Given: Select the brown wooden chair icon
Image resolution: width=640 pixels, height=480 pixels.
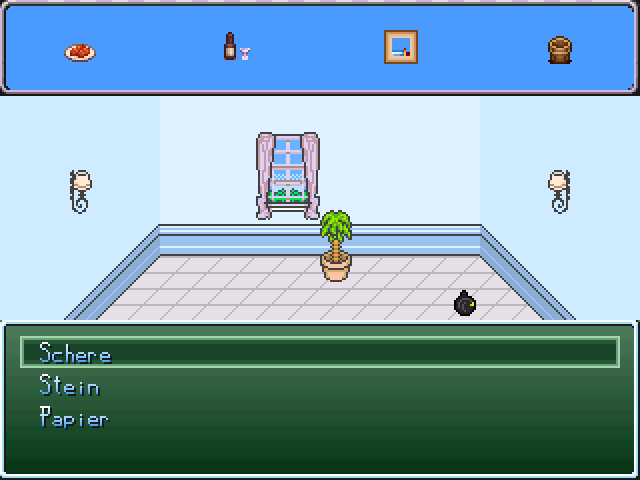Looking at the screenshot, I should coord(560,49).
